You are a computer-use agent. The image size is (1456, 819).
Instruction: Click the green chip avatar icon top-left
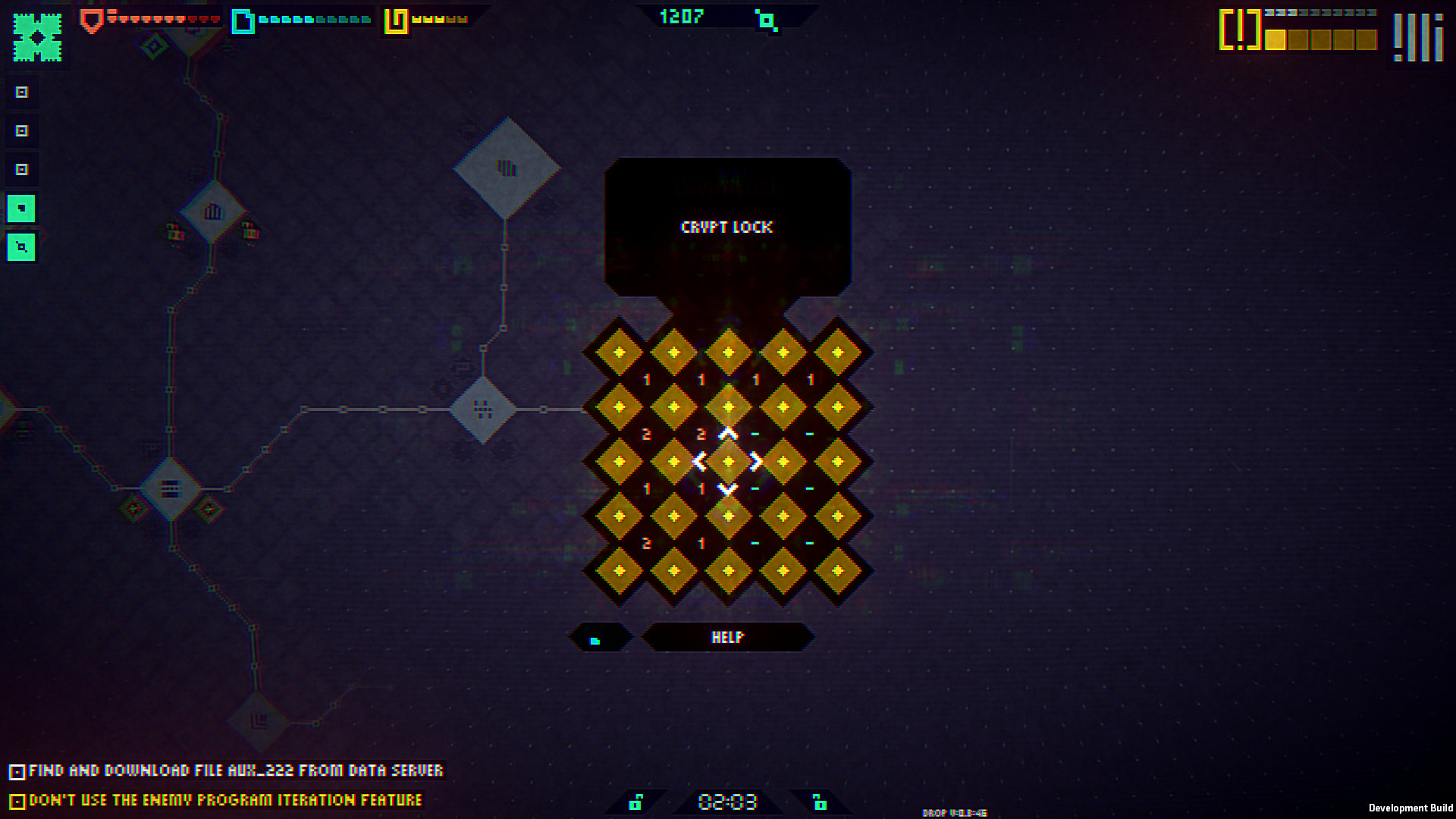[x=36, y=36]
